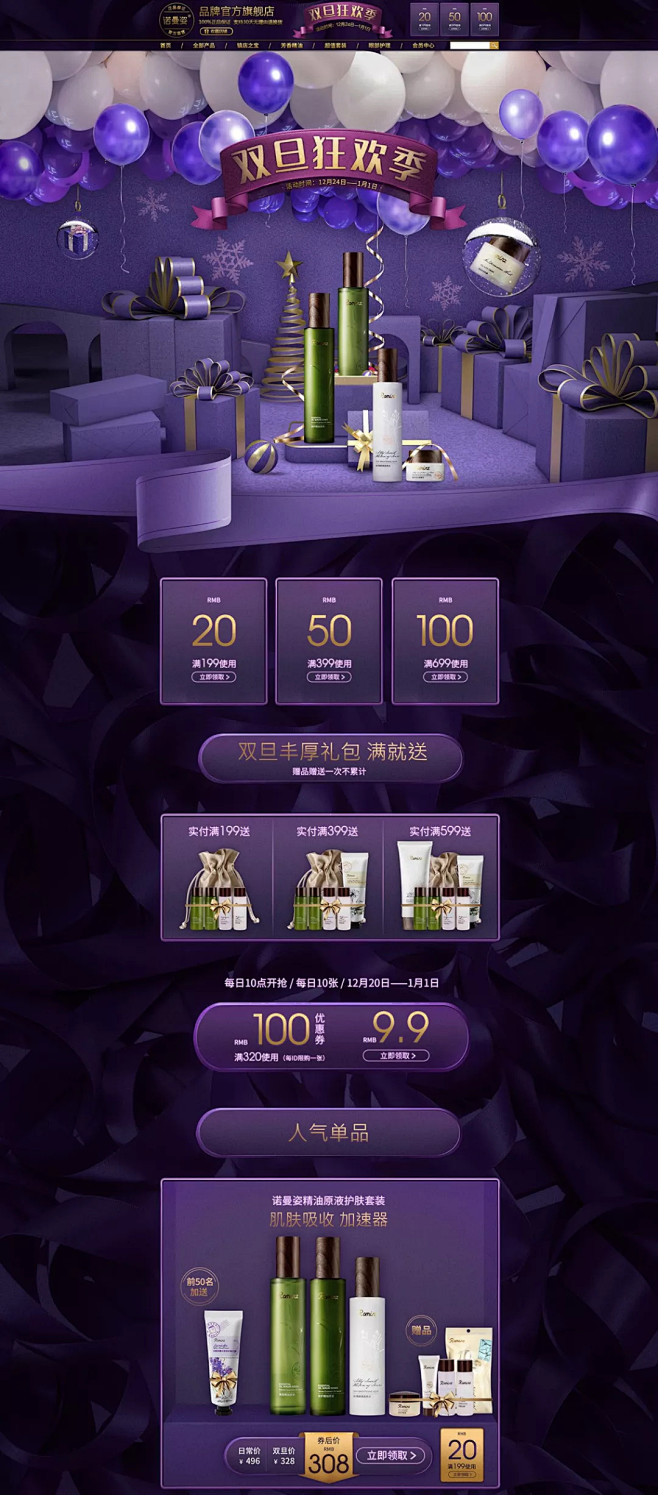Go to the 会员中心 navigation tab

point(423,46)
